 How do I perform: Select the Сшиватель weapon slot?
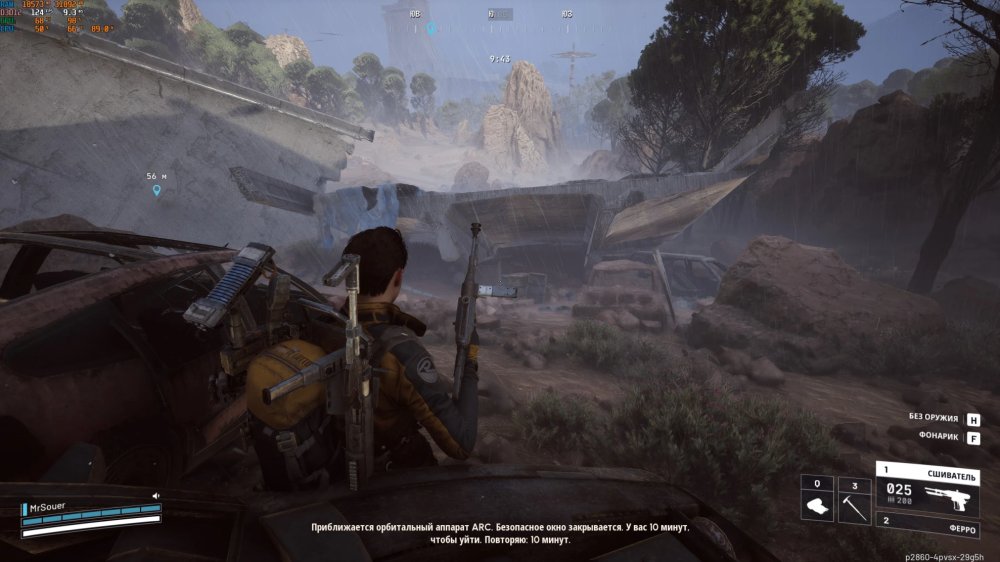(927, 485)
